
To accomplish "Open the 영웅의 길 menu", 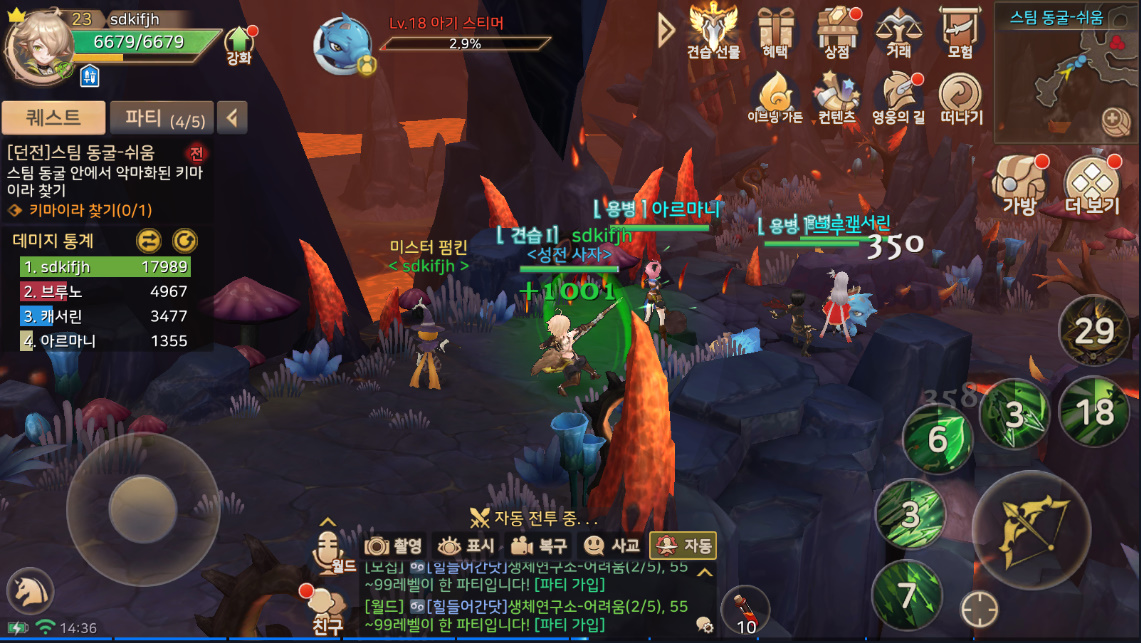I will (898, 98).
